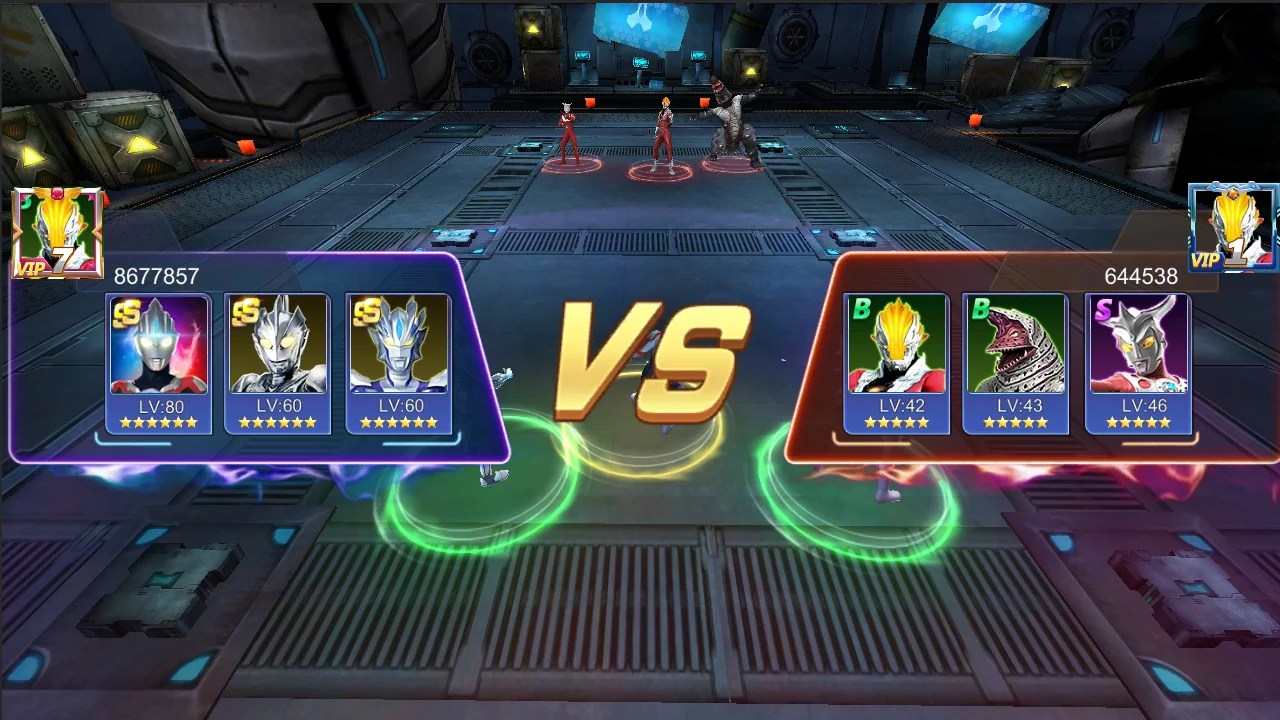
Task: Select the LV:46 Ultraman Leo card
Action: click(x=1138, y=350)
